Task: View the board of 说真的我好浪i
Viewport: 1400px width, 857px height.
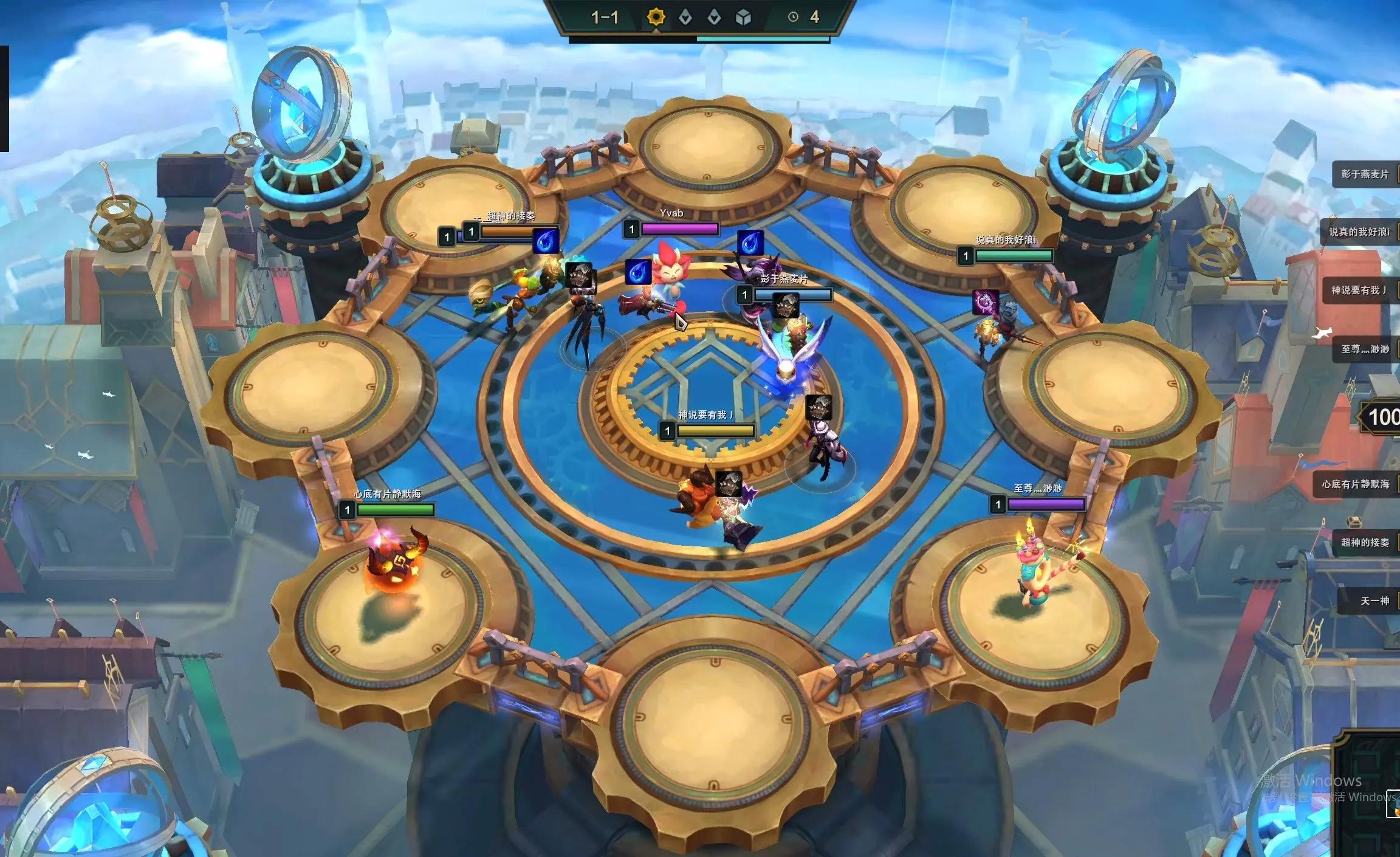Action: 1359,232
